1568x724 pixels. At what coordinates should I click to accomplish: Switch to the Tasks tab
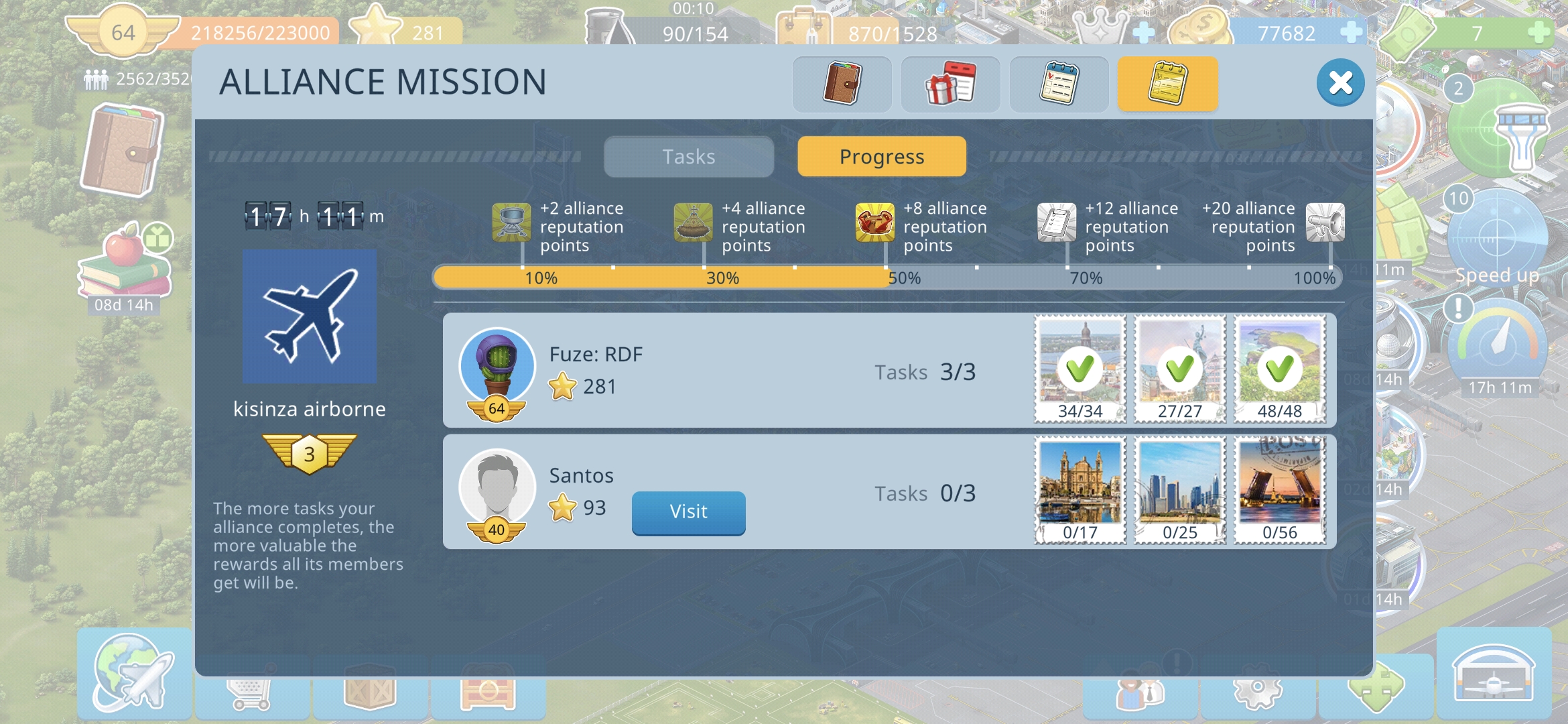click(x=689, y=157)
